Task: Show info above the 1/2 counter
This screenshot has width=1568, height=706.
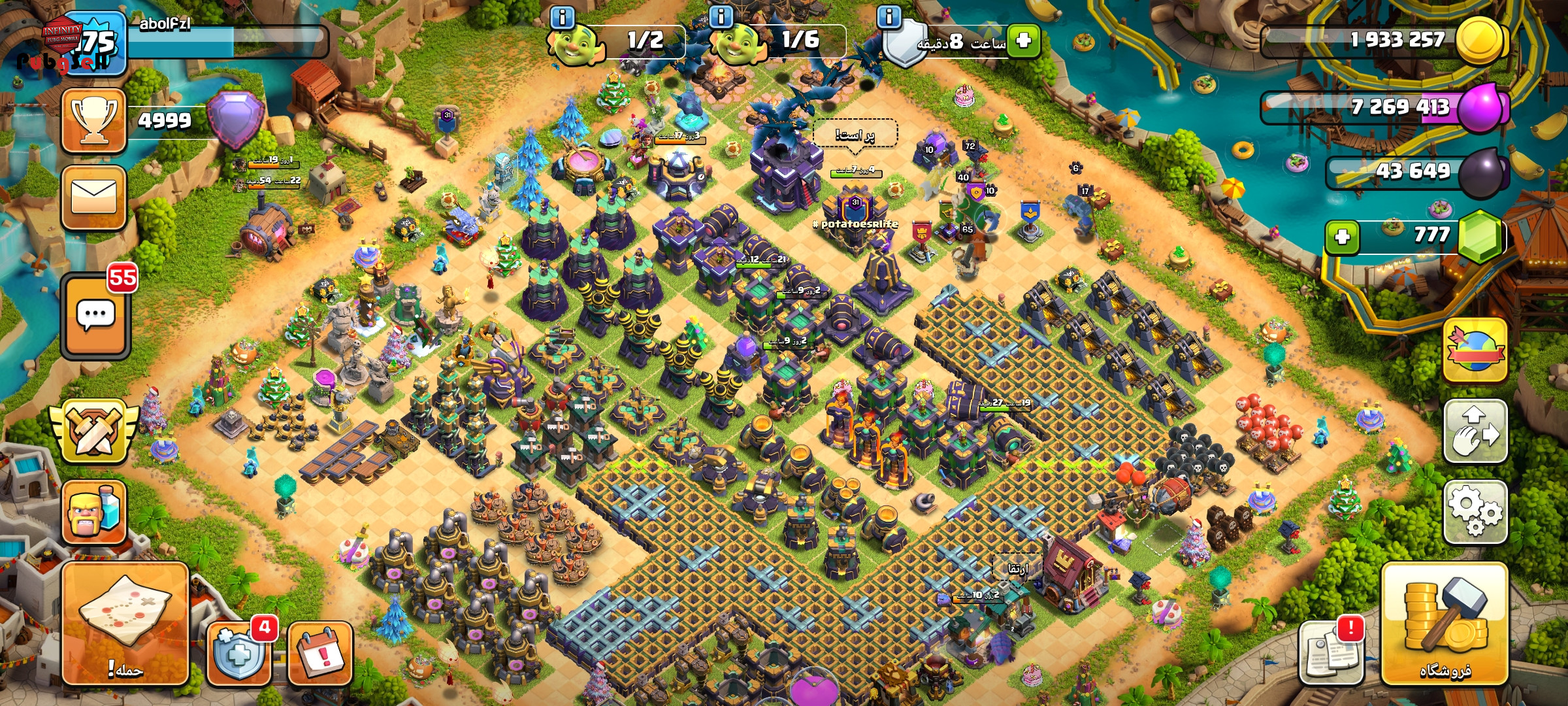Action: click(563, 17)
